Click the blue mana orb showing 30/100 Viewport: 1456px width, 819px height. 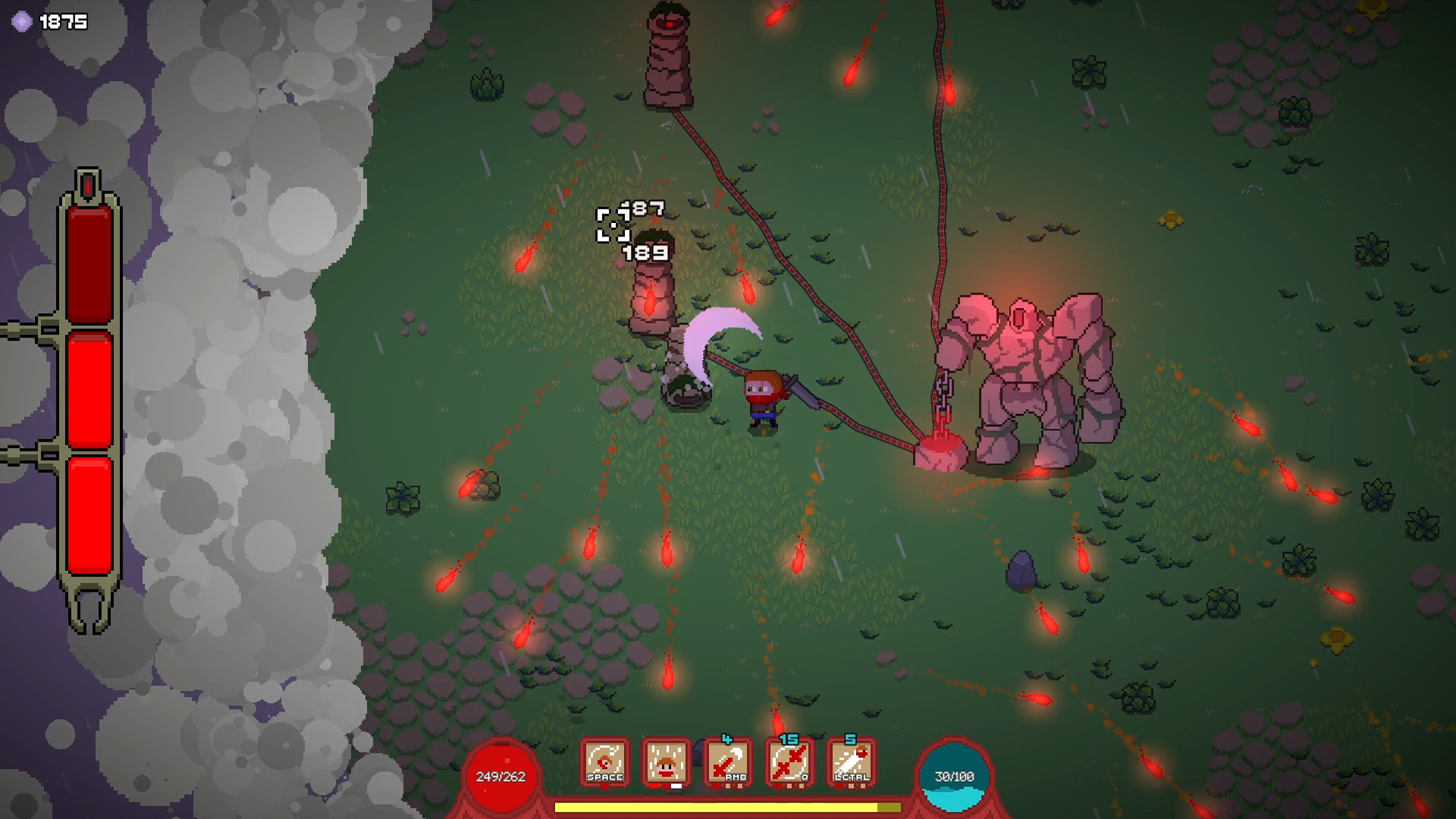pos(953,775)
